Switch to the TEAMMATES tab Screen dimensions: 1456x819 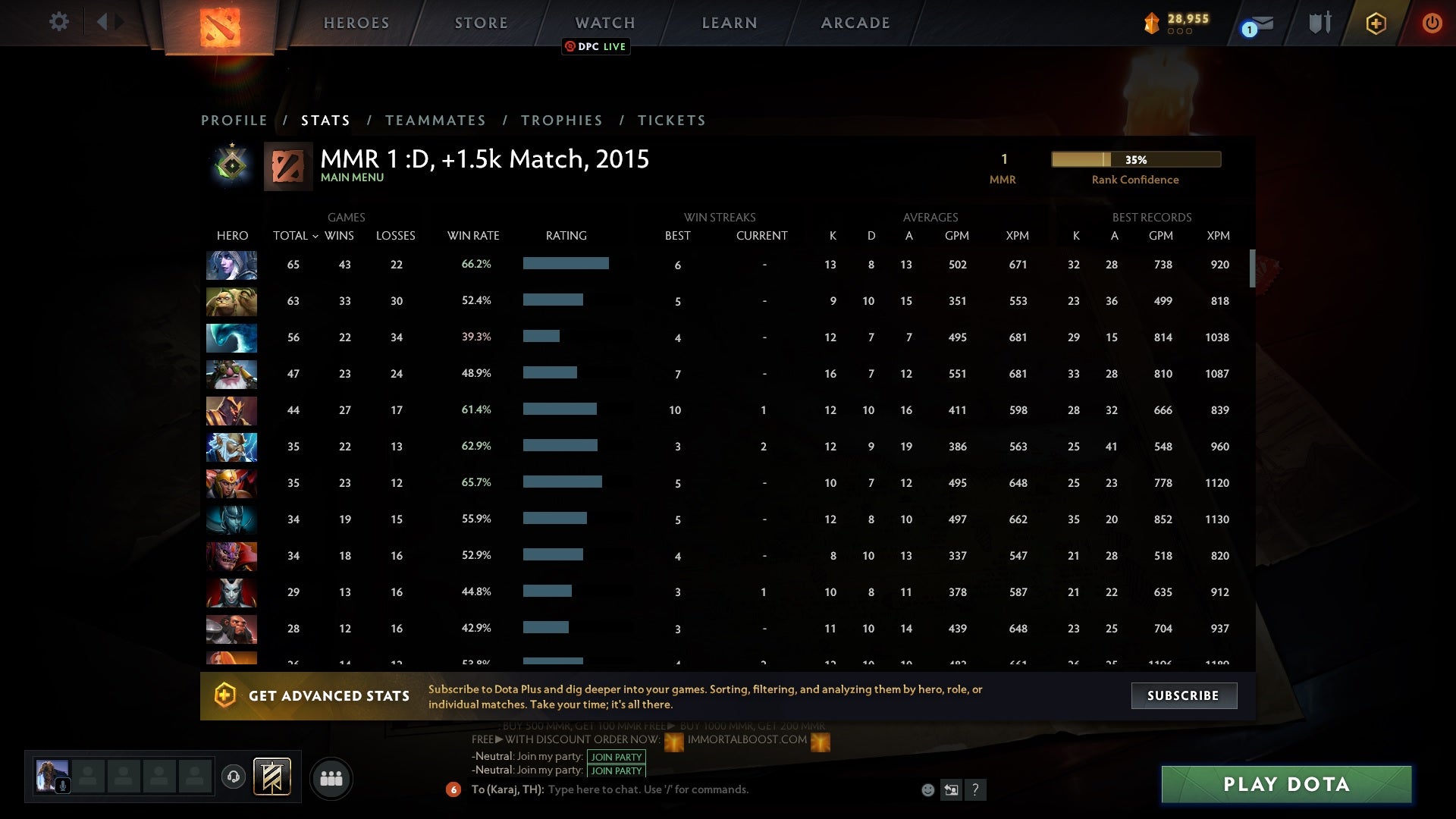(x=436, y=120)
